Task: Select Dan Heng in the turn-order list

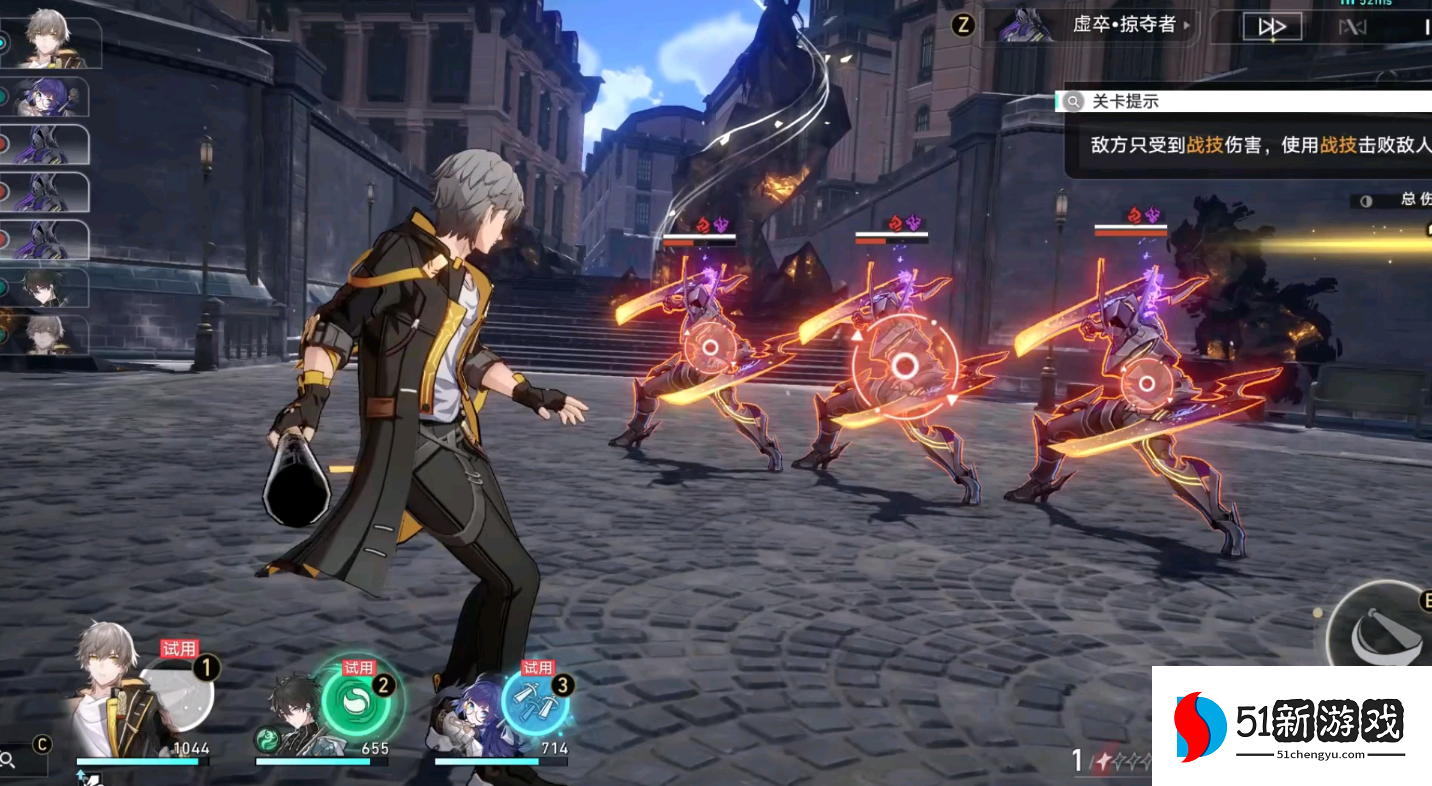Action: pyautogui.click(x=47, y=287)
